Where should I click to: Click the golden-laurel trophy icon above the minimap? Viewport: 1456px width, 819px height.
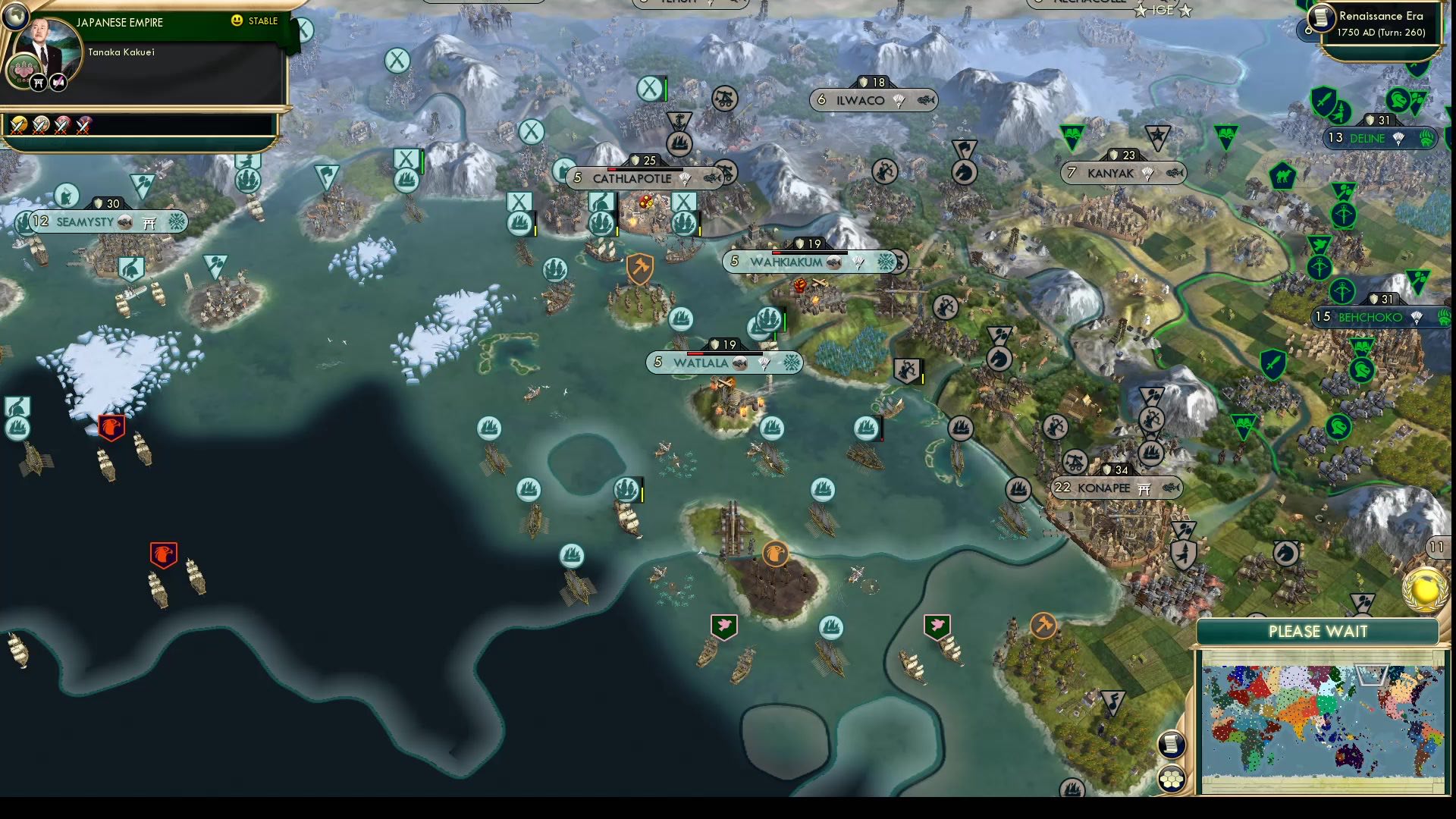(x=1423, y=588)
